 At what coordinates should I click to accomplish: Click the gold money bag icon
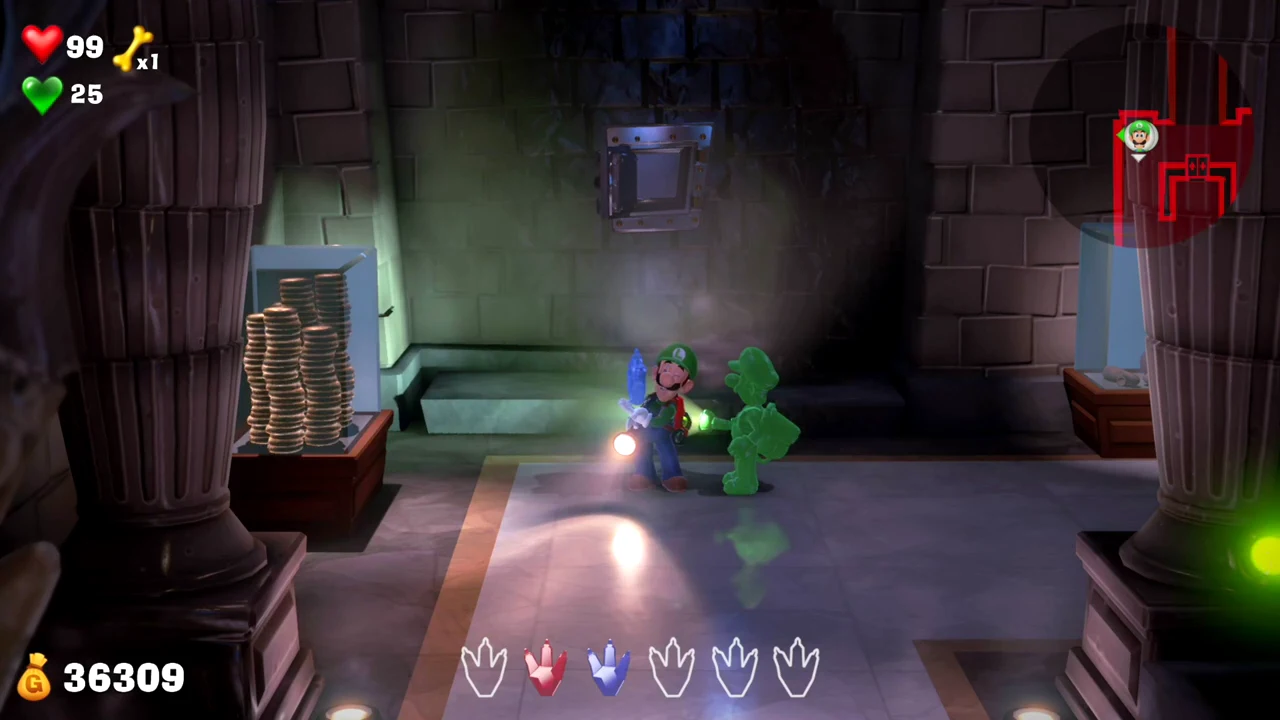(33, 678)
